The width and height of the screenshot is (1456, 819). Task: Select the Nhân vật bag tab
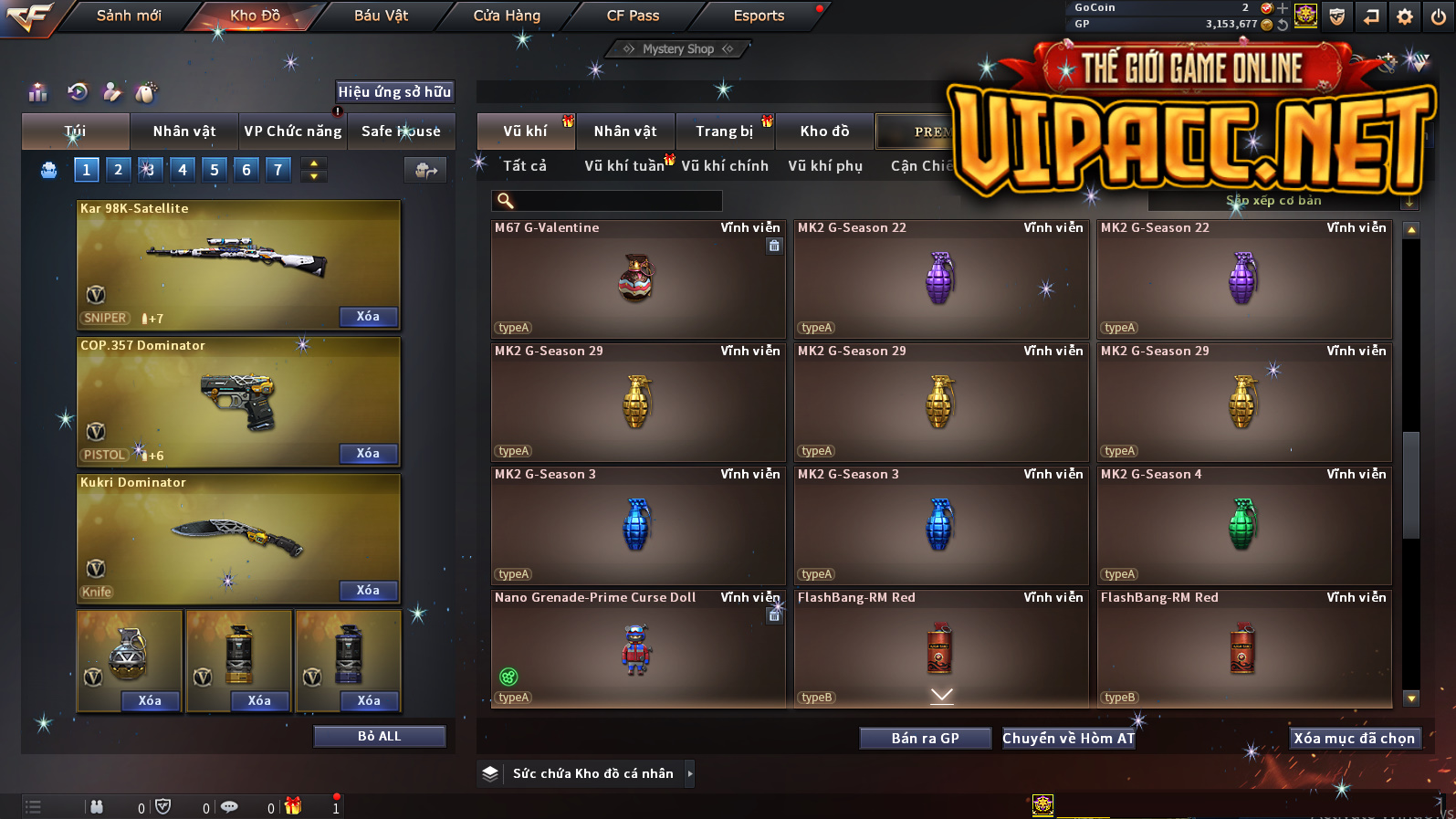click(183, 131)
